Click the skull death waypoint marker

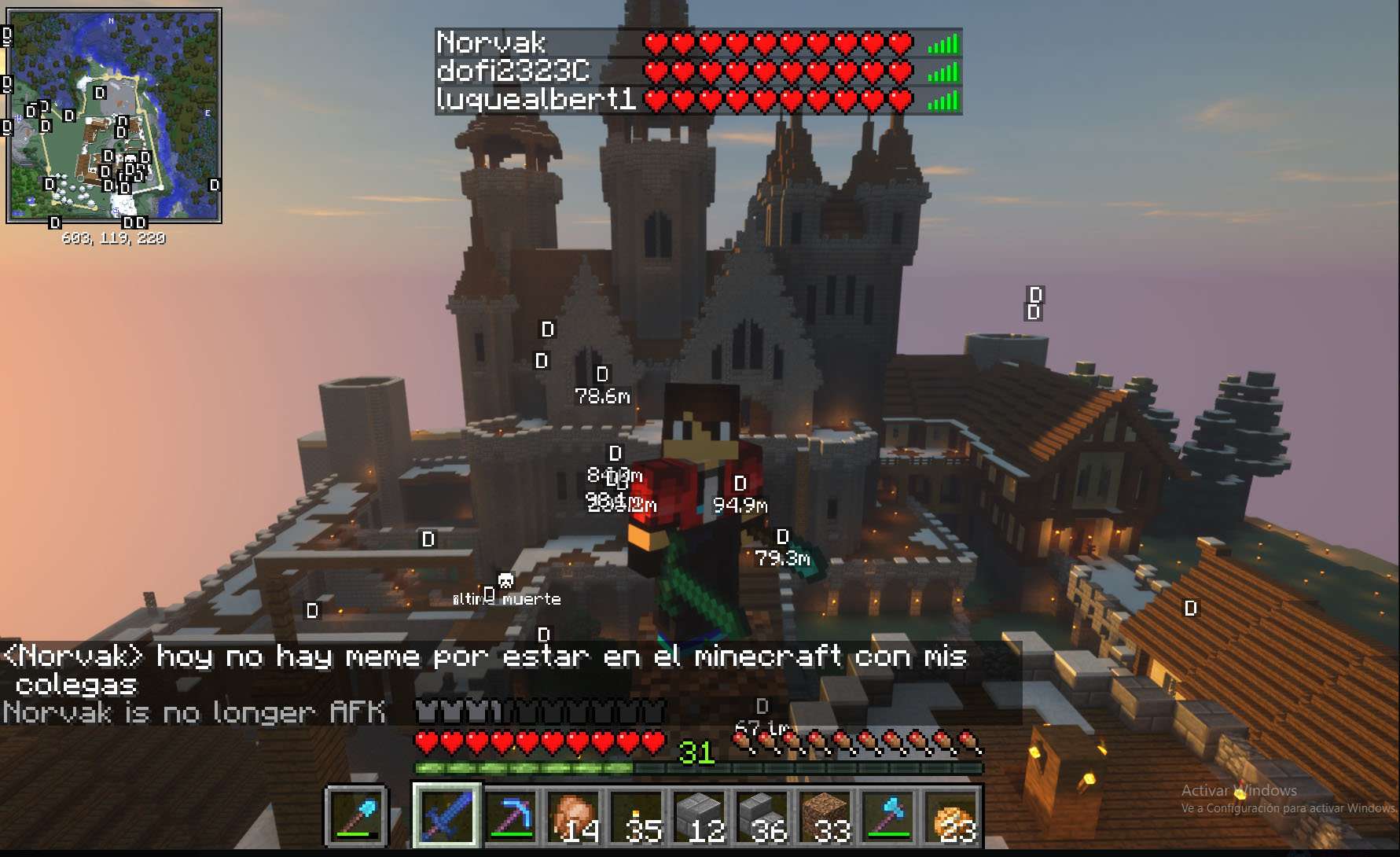coord(505,582)
